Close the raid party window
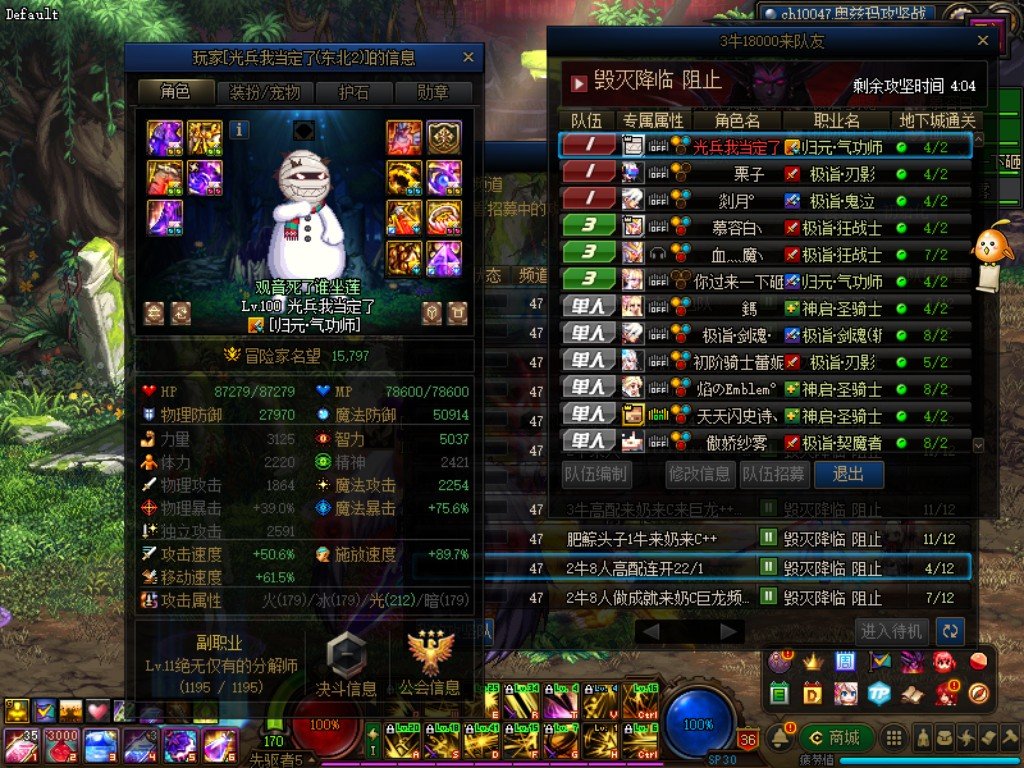Screen dimensions: 1024x768 pyautogui.click(x=983, y=41)
